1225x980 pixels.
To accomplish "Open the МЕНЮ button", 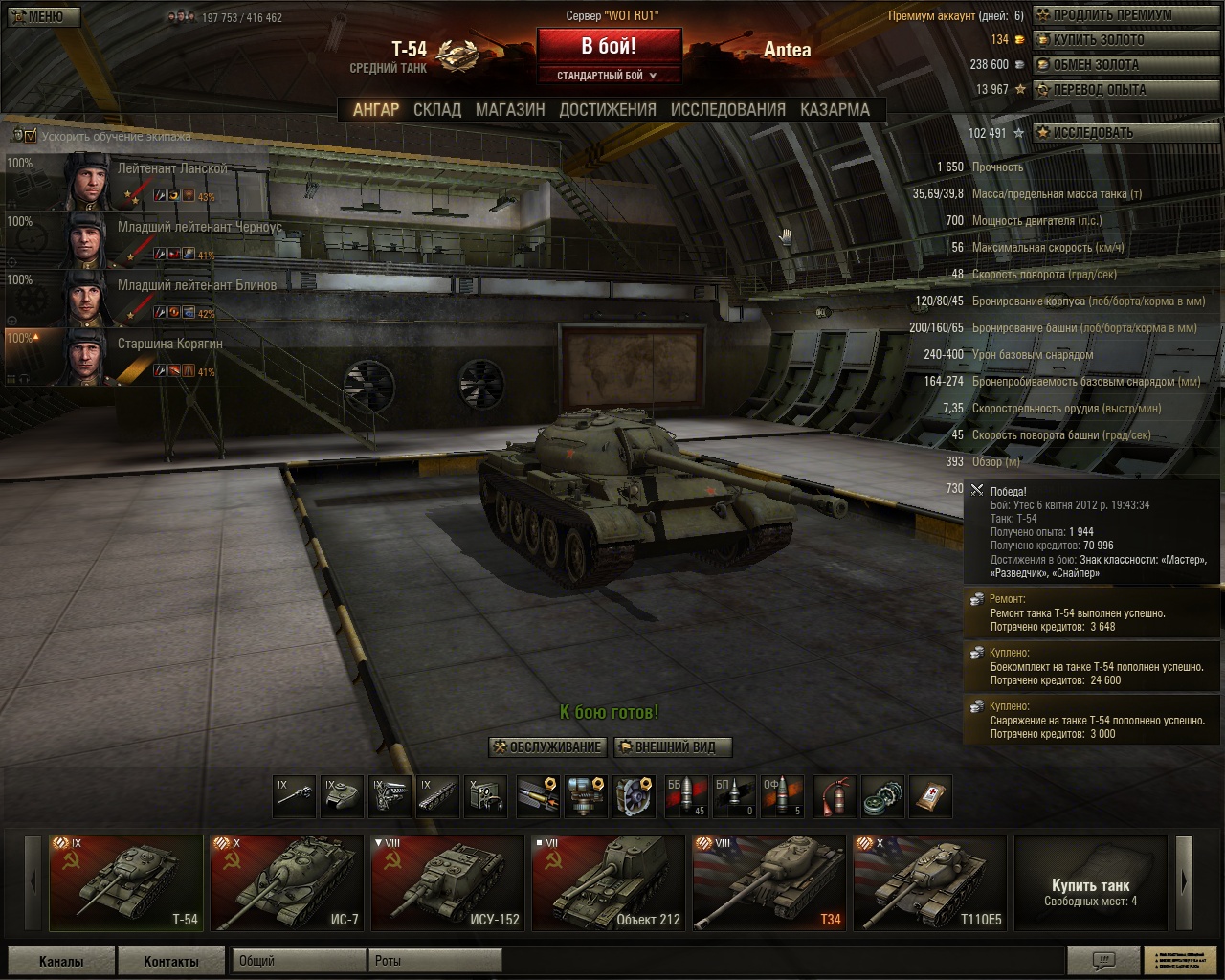I will [41, 16].
